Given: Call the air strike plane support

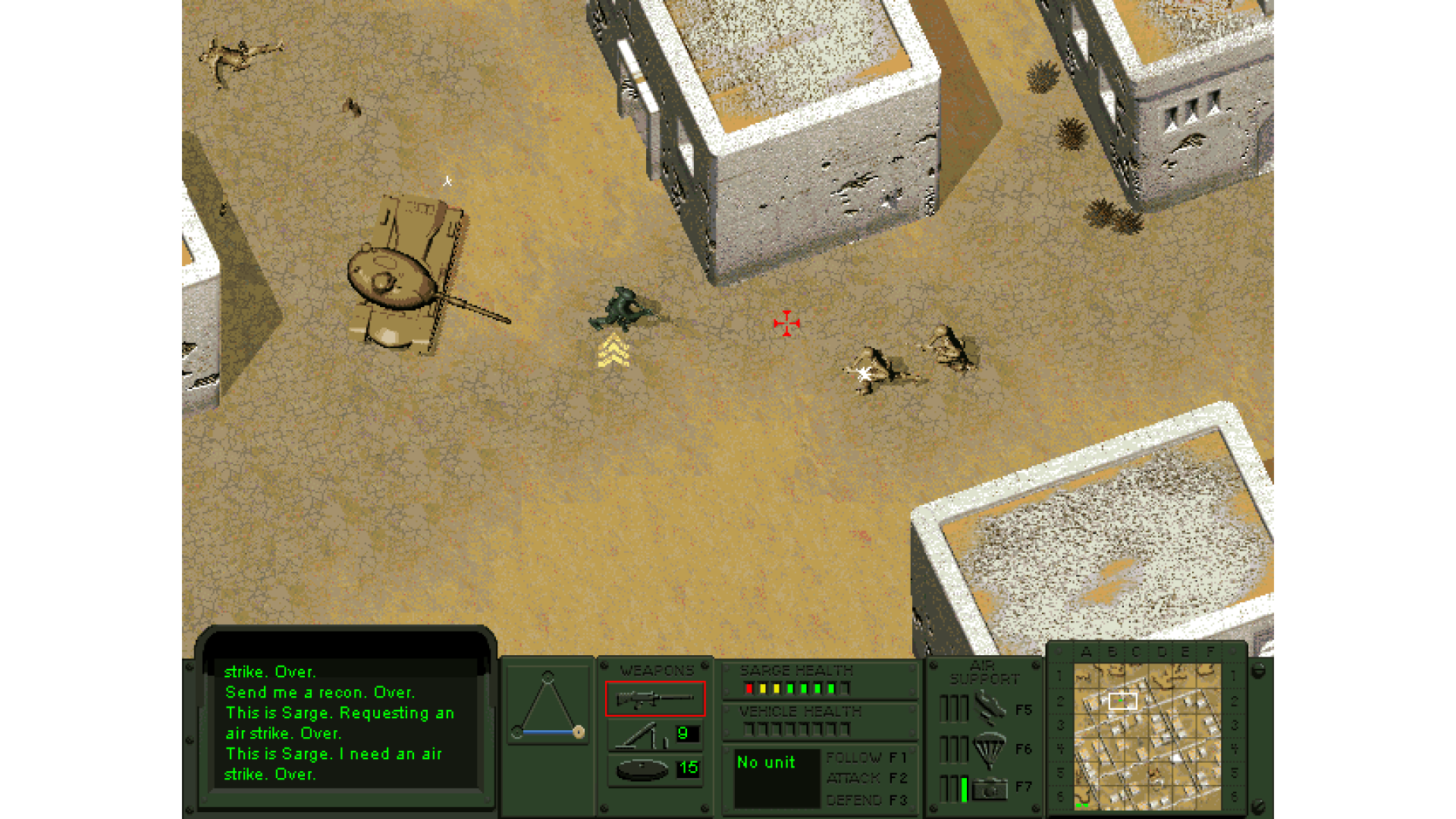Looking at the screenshot, I should click(989, 708).
